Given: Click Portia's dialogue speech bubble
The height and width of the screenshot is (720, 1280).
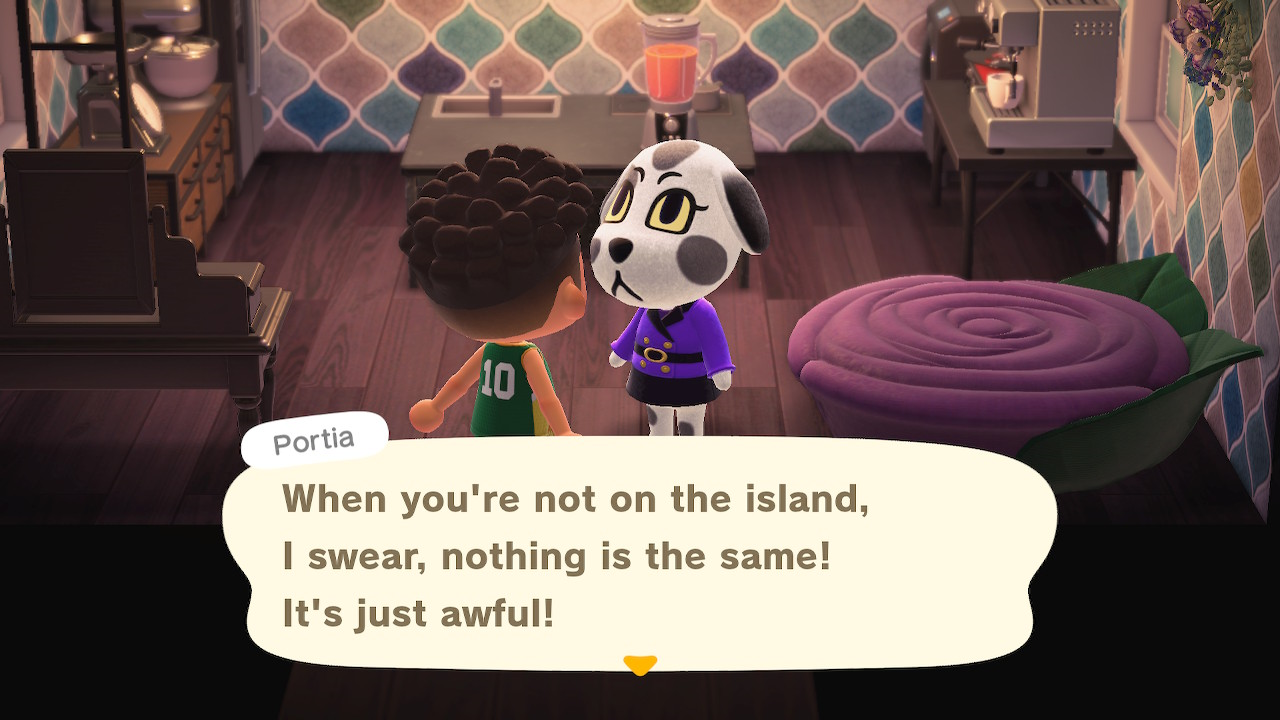Looking at the screenshot, I should pos(640,555).
